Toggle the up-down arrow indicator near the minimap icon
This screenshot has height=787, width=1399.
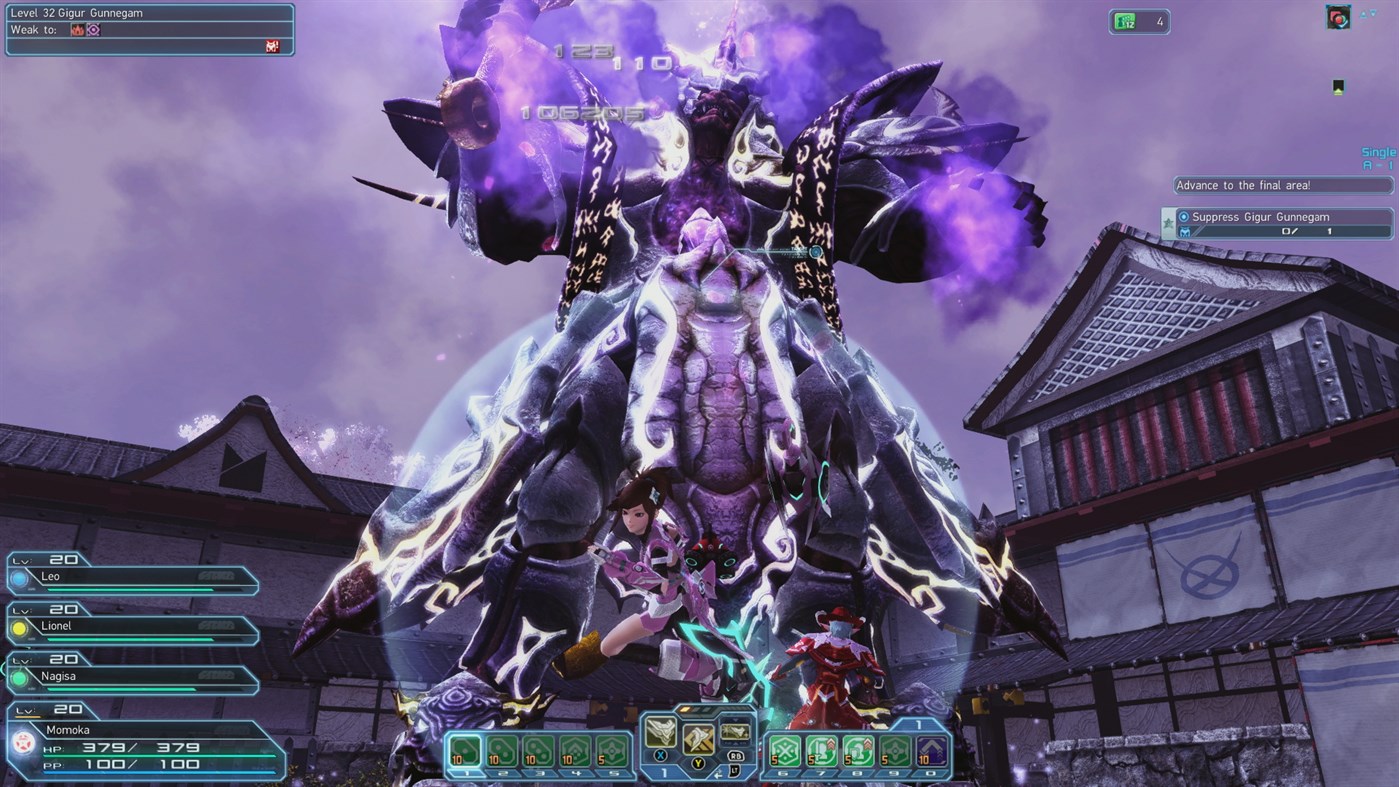point(1368,13)
